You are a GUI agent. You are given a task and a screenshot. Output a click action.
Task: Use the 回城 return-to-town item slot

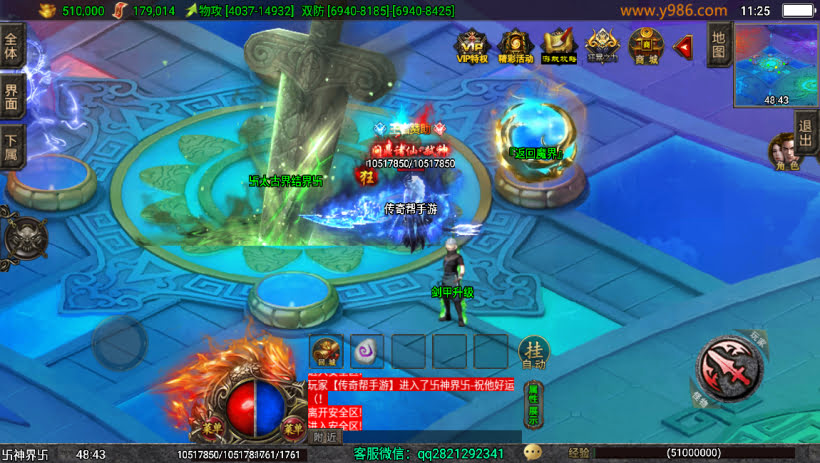click(x=327, y=351)
